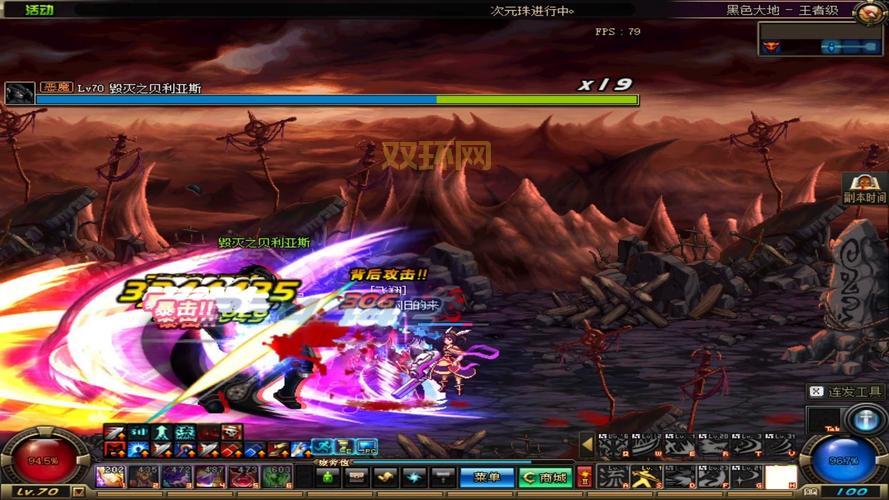This screenshot has width=889, height=500.
Task: Click the yellow arrow beside the skill bar
Action: tap(587, 447)
